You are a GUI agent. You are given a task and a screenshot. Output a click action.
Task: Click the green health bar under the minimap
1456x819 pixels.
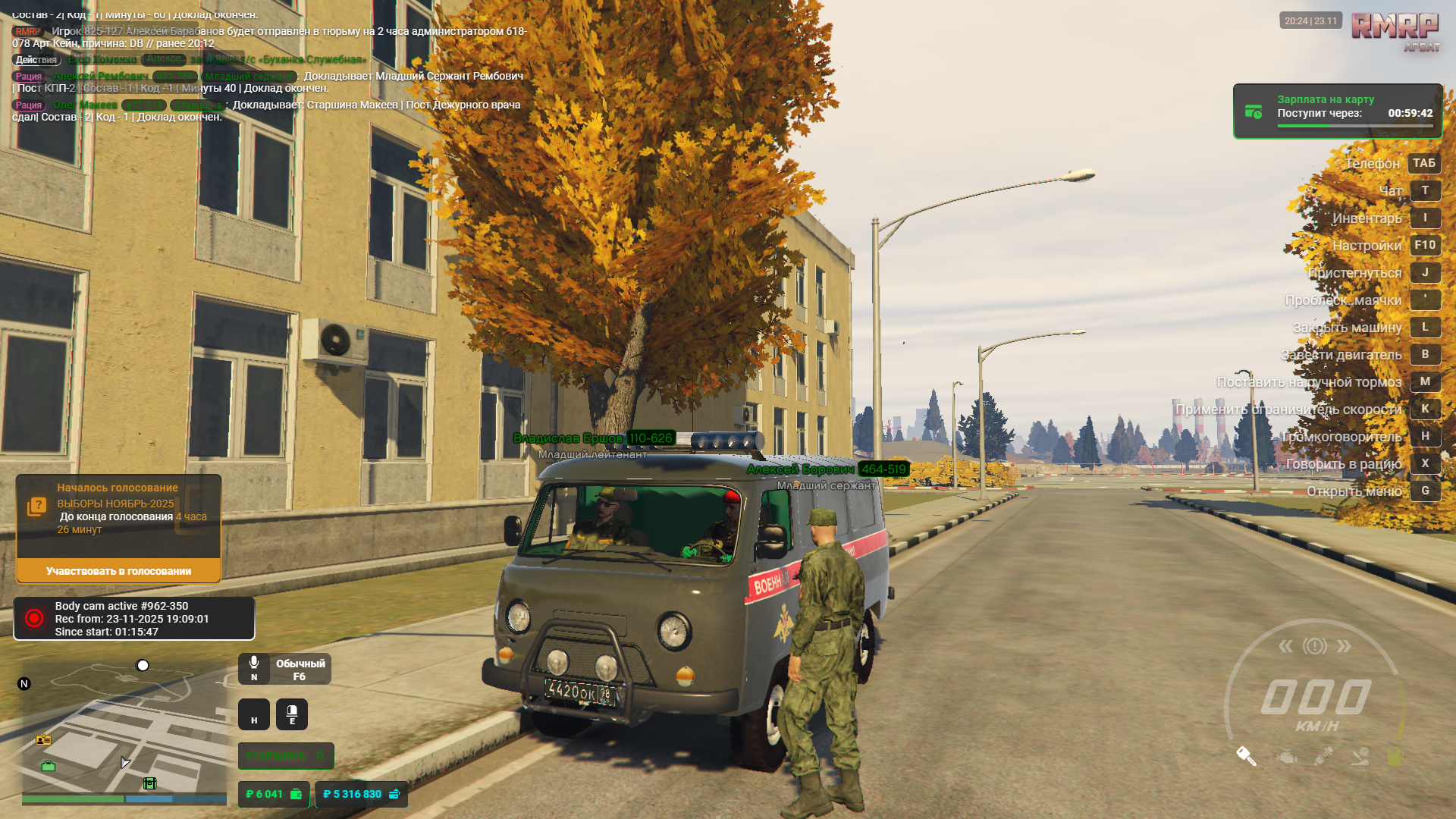pos(72,799)
